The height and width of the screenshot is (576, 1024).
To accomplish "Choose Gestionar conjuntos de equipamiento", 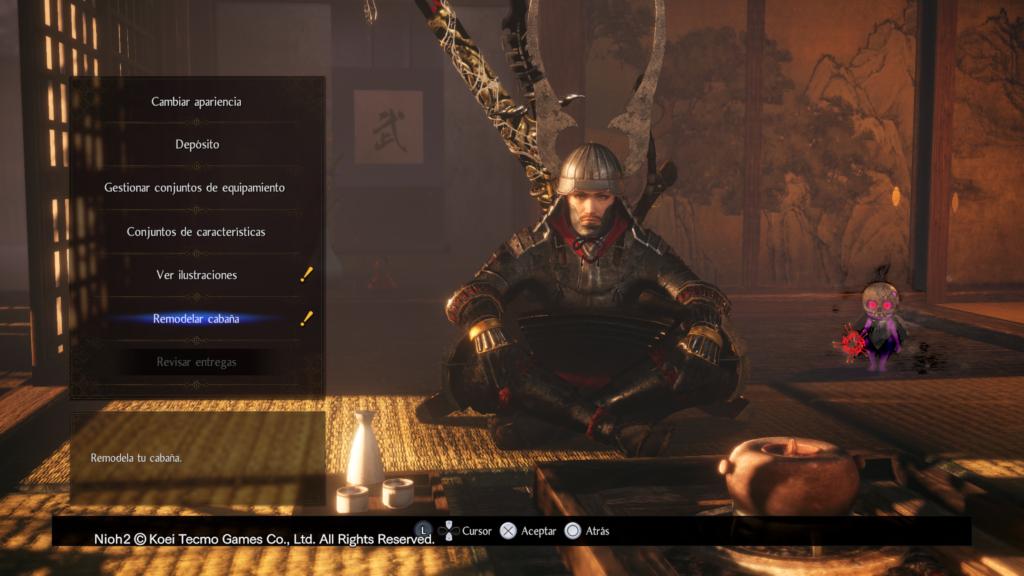I will point(195,188).
